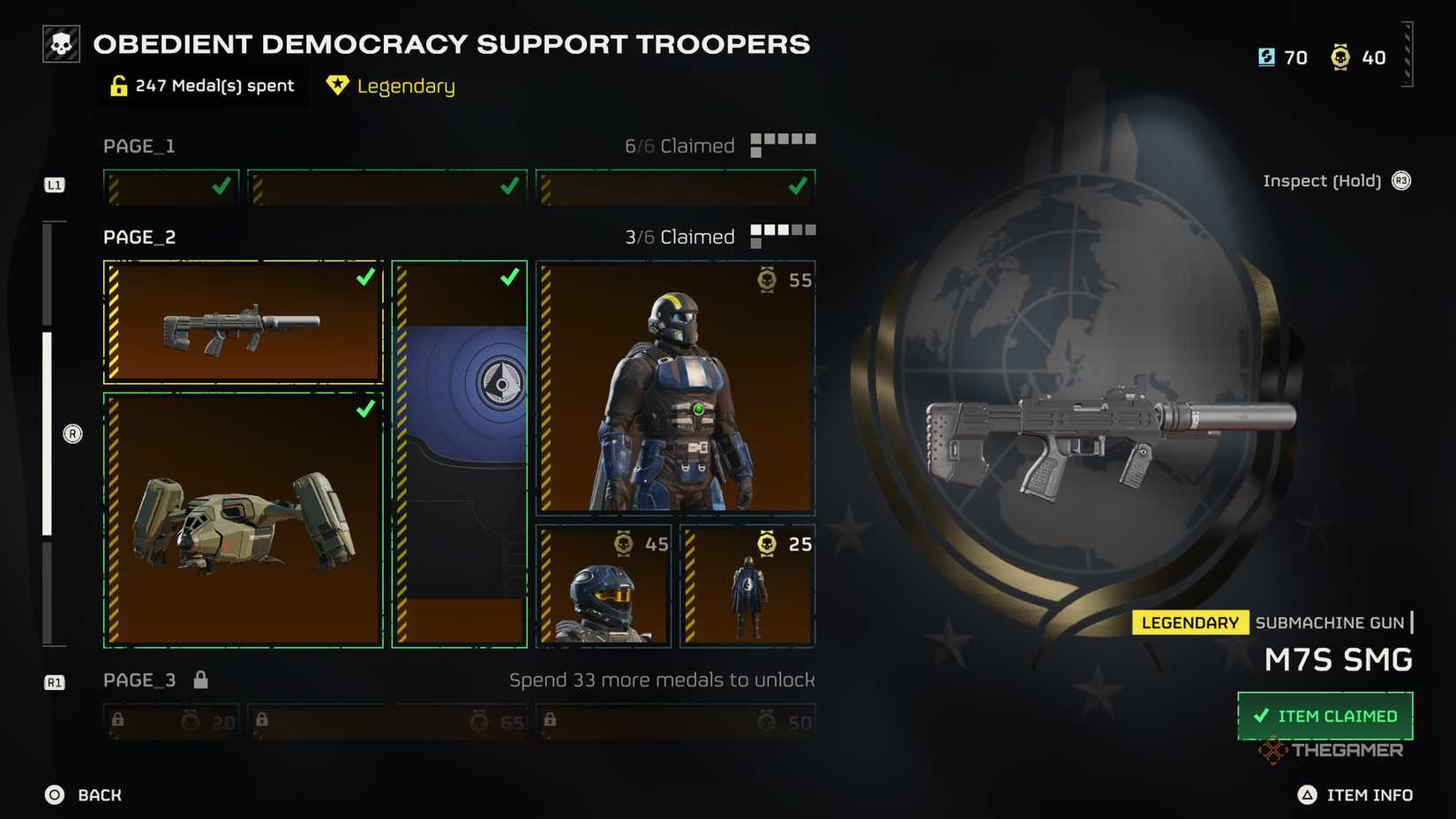
Task: Click the unlocked padlock beside Medals spent
Action: click(x=120, y=85)
